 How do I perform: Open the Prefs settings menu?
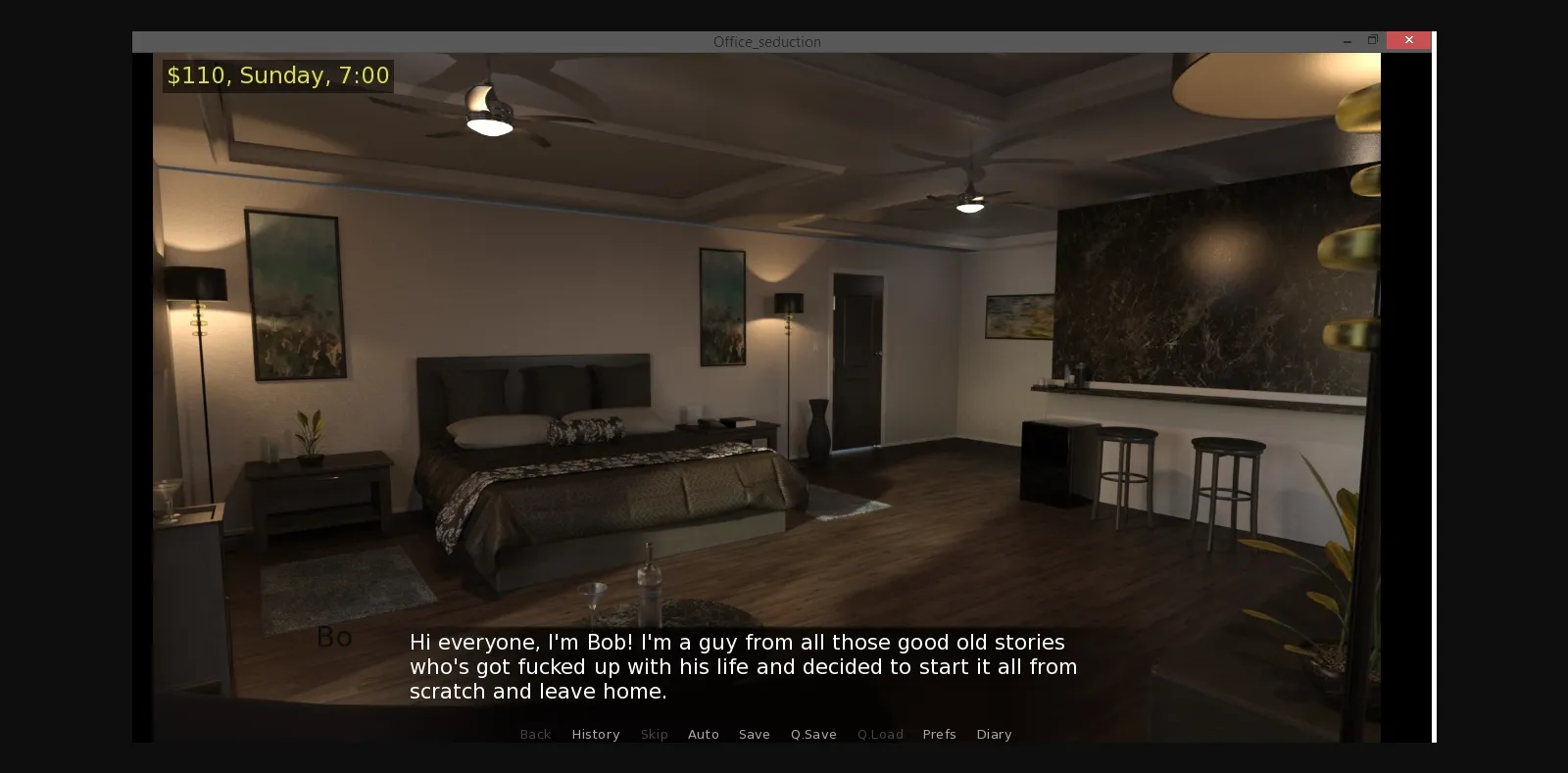(939, 734)
